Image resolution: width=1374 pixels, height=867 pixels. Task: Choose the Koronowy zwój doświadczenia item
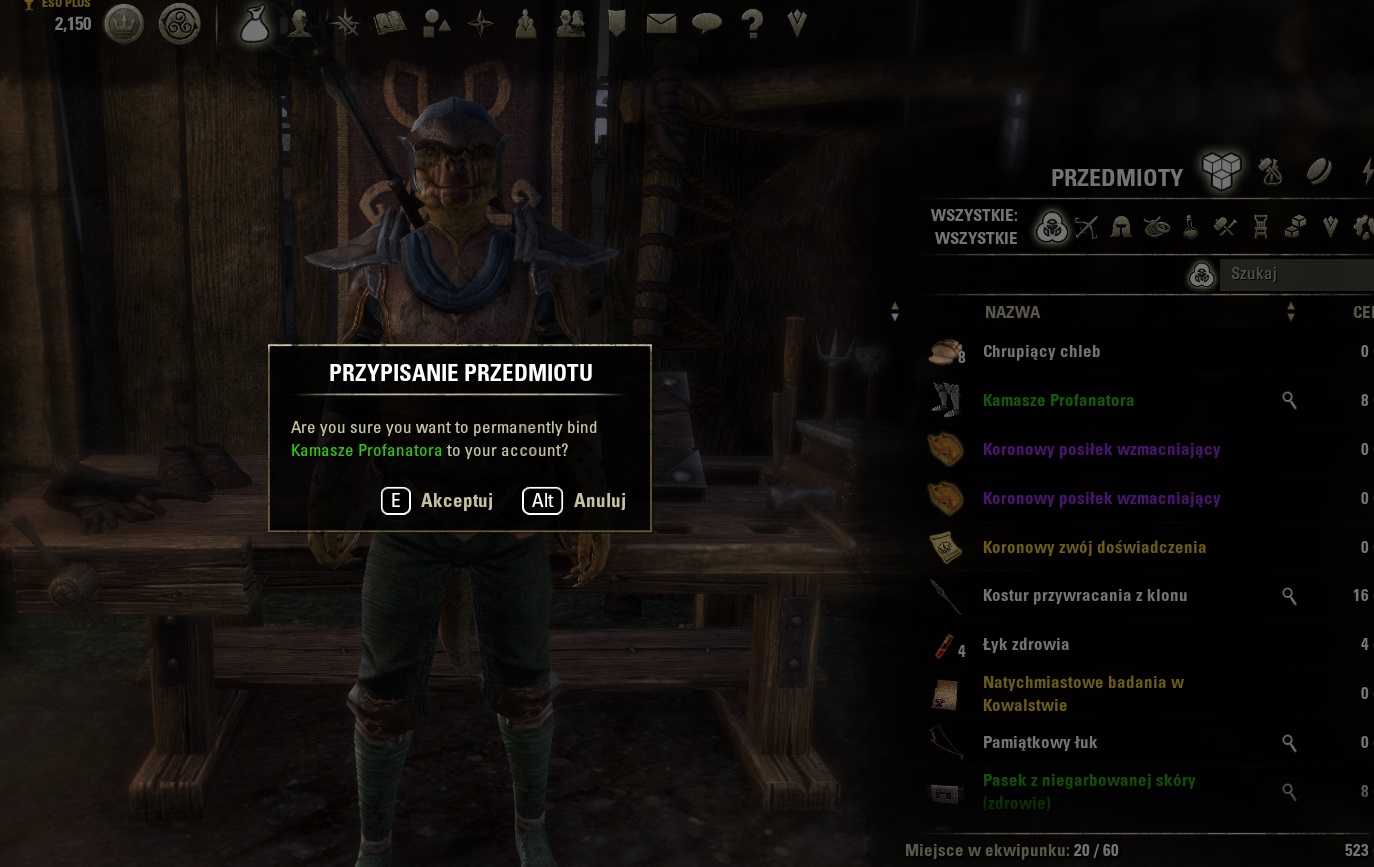pyautogui.click(x=1094, y=548)
